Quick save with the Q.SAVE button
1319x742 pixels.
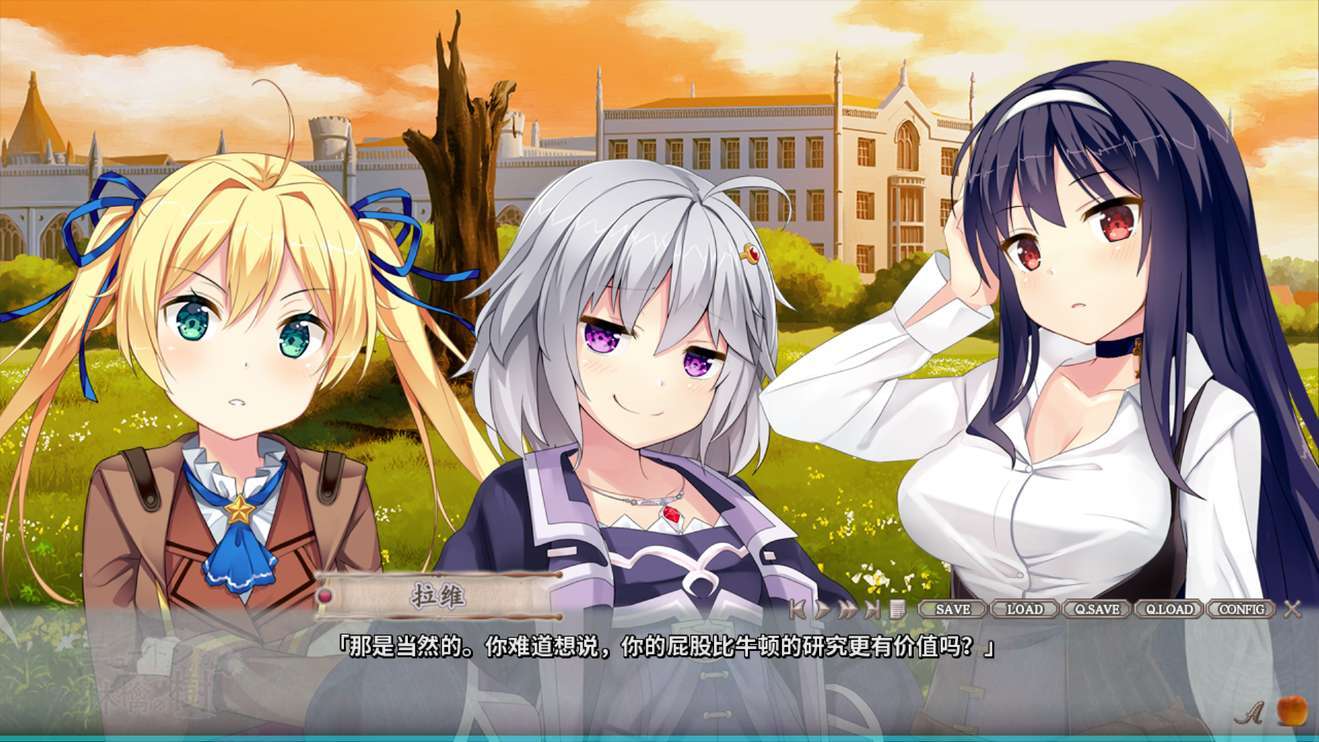click(1096, 609)
